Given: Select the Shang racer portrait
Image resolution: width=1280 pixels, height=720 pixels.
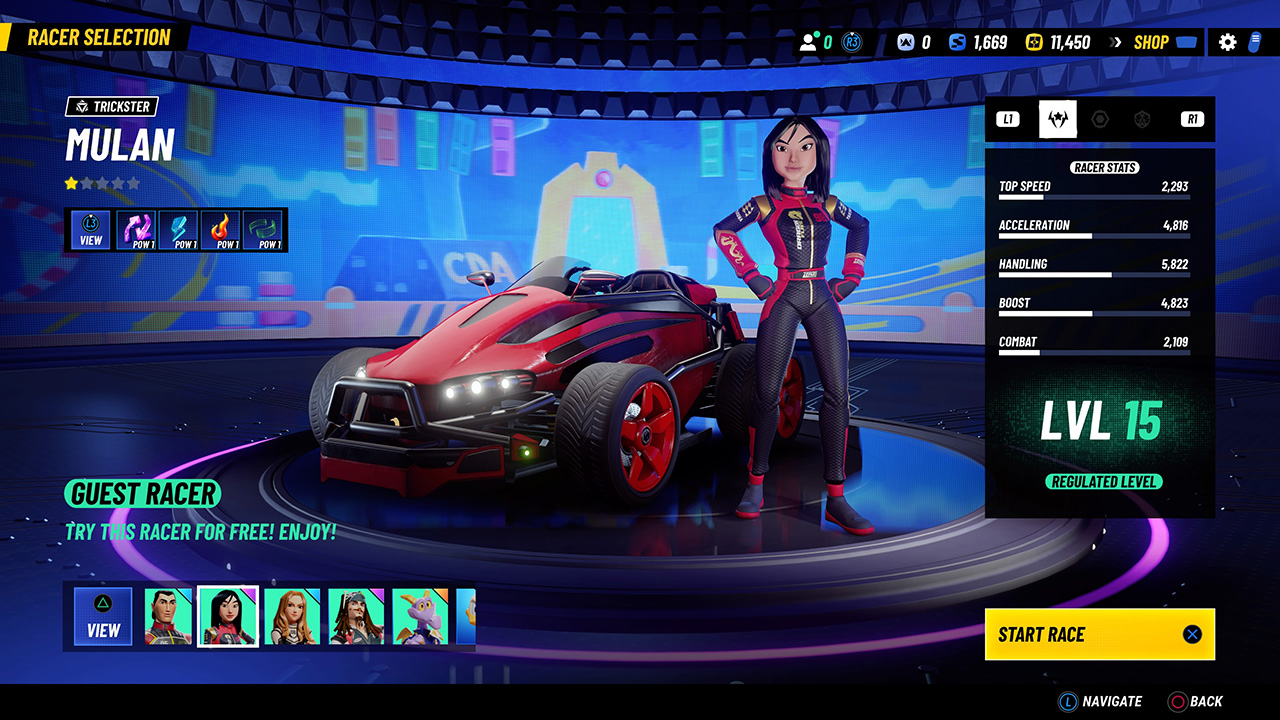Looking at the screenshot, I should [168, 616].
